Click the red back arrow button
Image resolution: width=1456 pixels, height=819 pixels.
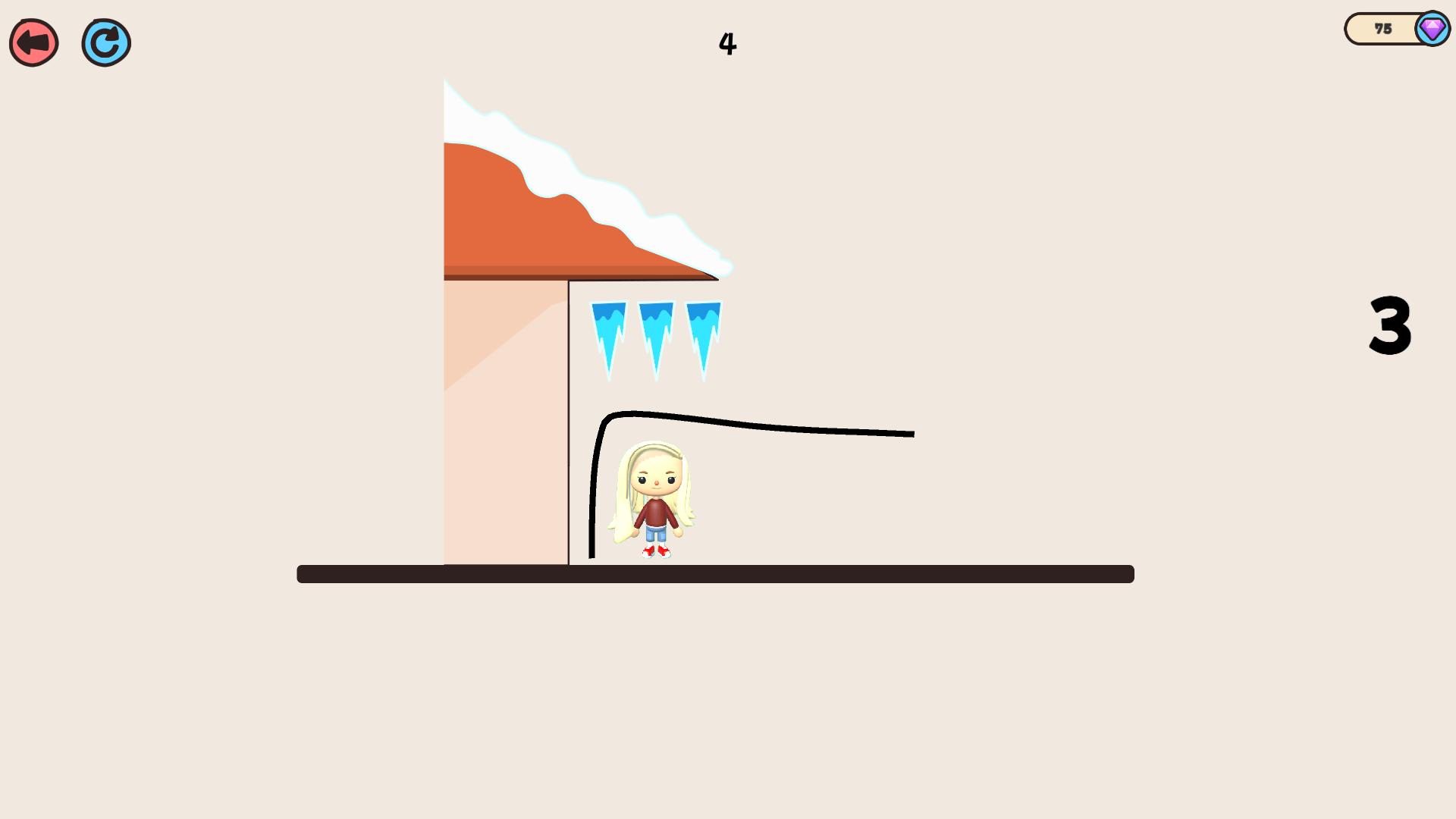tap(33, 42)
